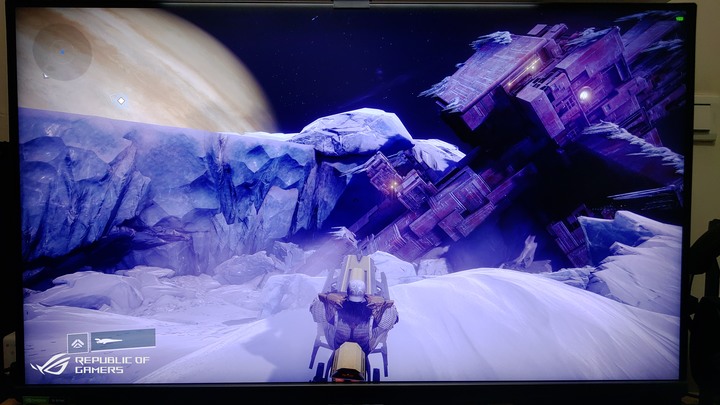The image size is (720, 405).
Task: Click the circular radar in the HUD
Action: [x=62, y=50]
